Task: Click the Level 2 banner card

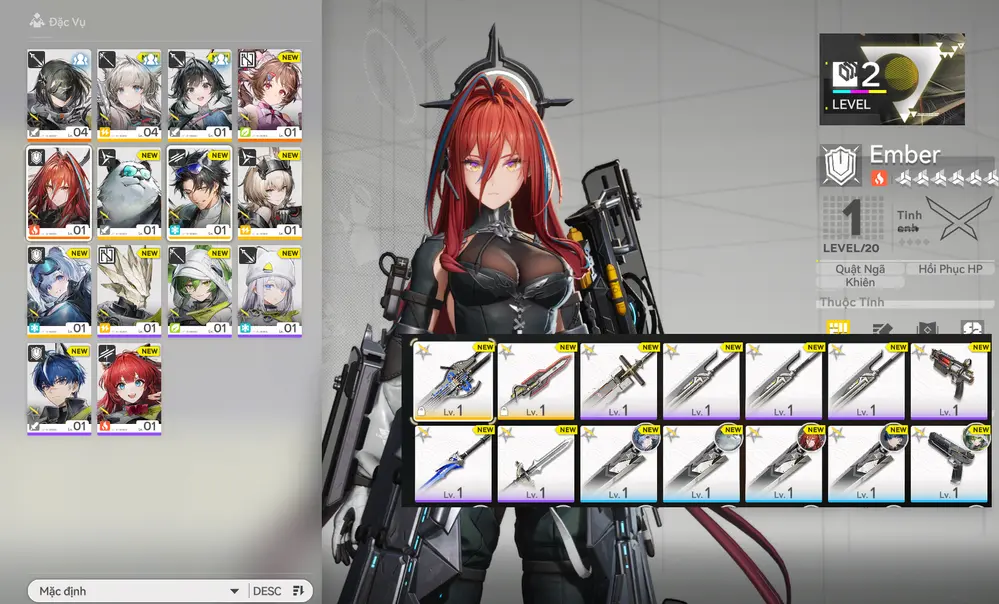Action: [892, 79]
